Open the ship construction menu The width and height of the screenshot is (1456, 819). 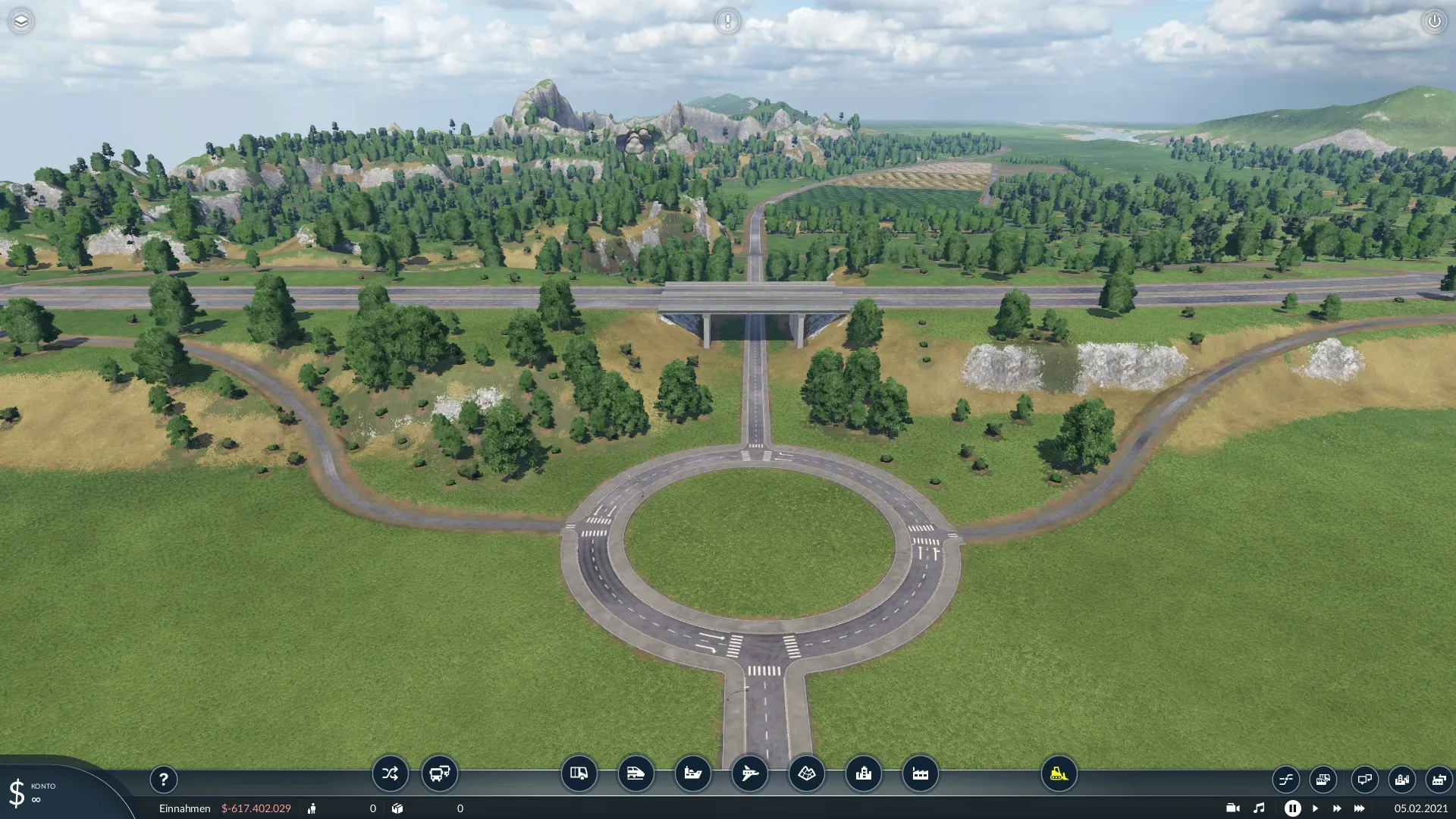(692, 773)
